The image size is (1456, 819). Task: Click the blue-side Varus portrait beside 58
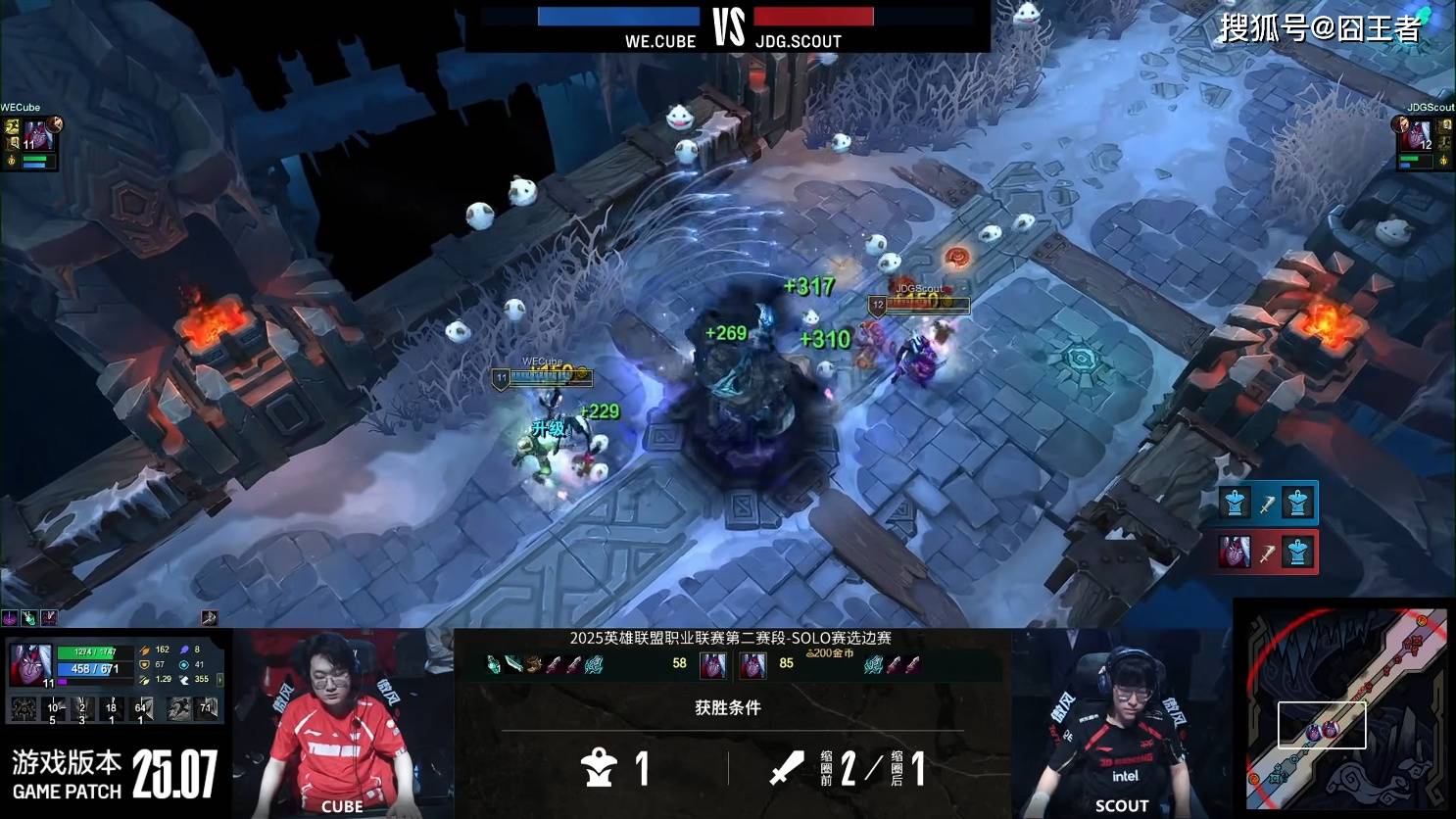pos(712,666)
